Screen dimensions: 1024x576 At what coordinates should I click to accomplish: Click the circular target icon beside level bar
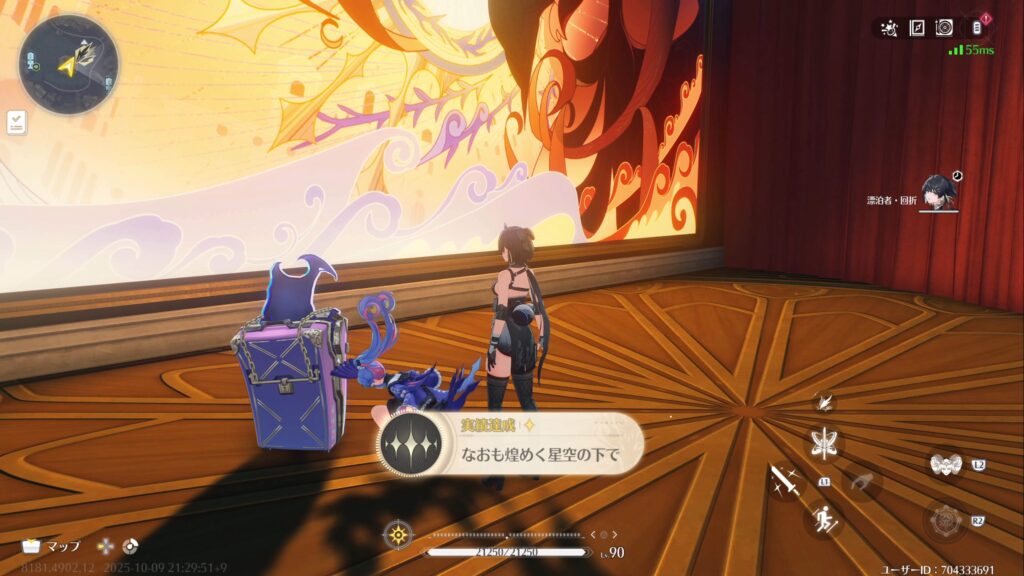tap(398, 535)
